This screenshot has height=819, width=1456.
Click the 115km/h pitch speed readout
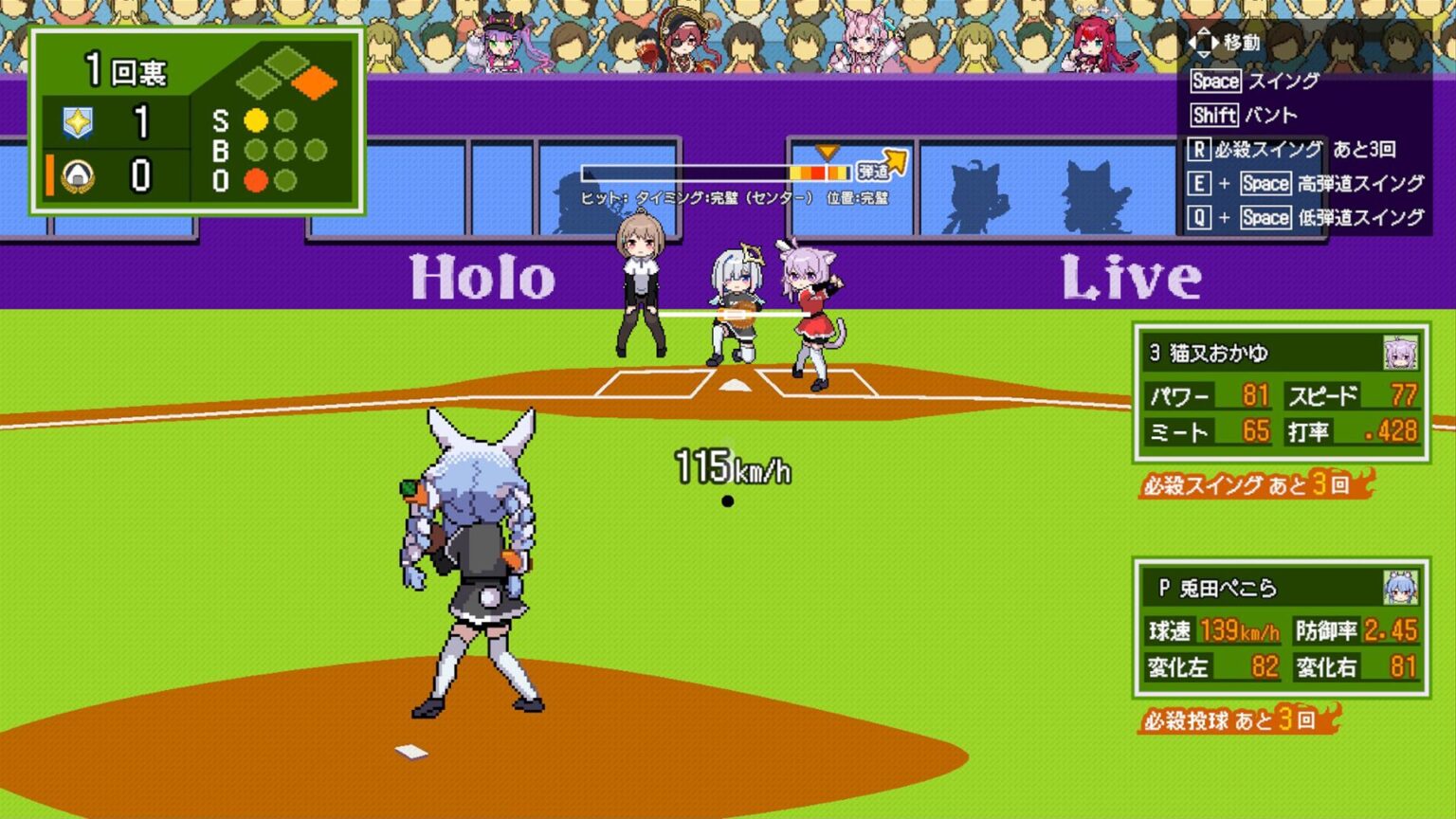coord(732,464)
